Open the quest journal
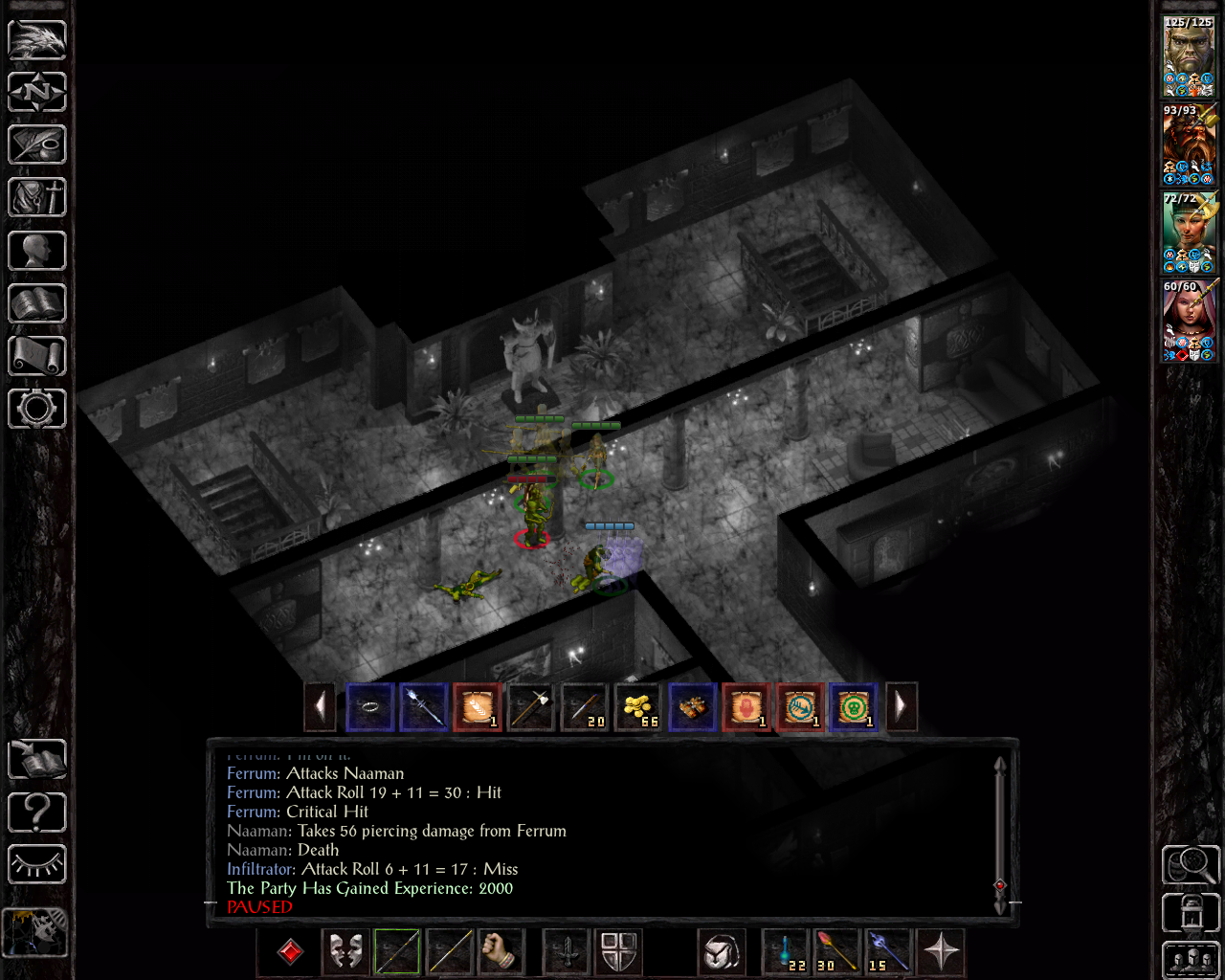 pos(36,145)
